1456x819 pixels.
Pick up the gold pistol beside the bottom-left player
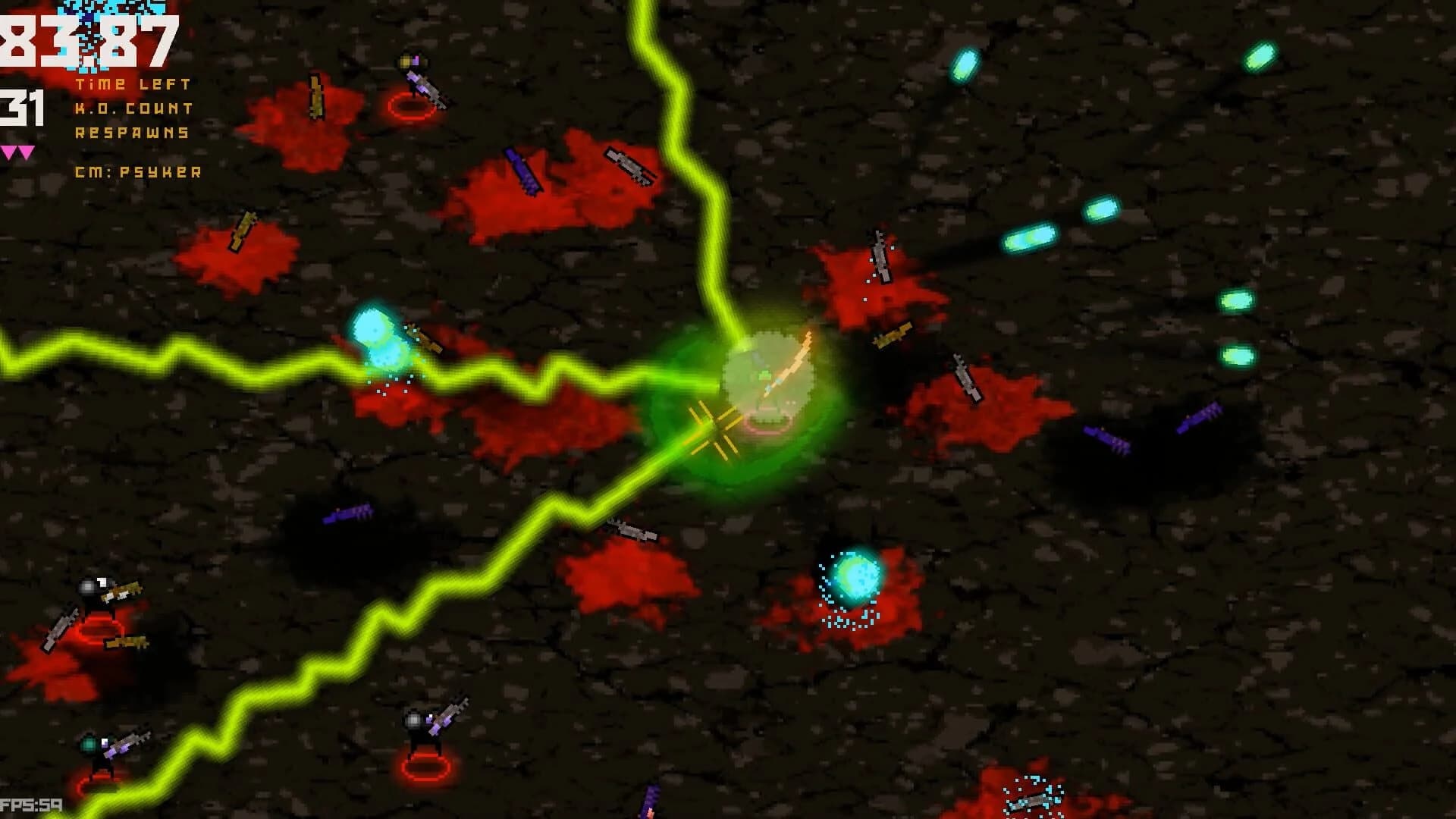pyautogui.click(x=124, y=645)
